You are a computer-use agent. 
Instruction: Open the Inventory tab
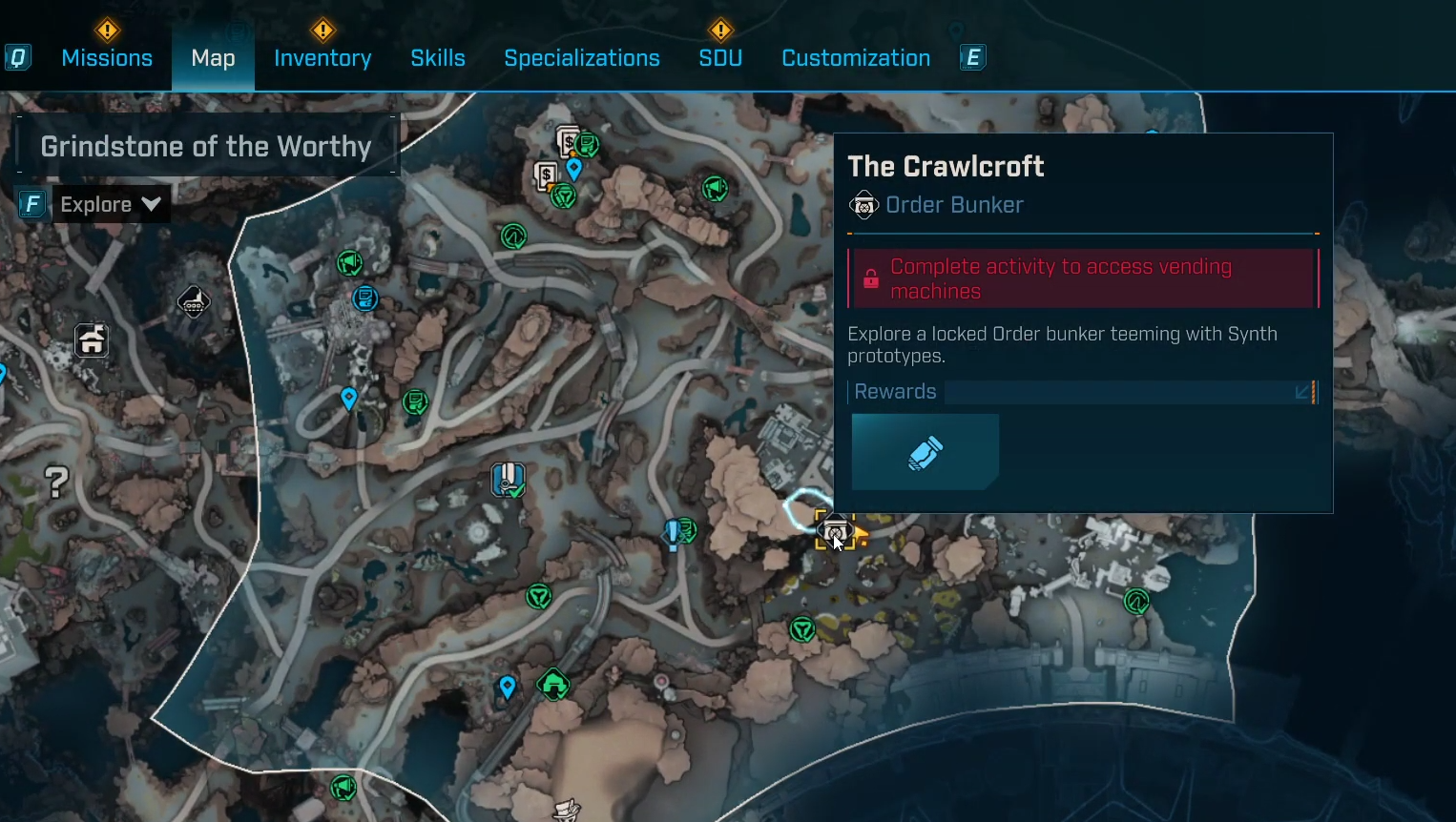coord(322,58)
